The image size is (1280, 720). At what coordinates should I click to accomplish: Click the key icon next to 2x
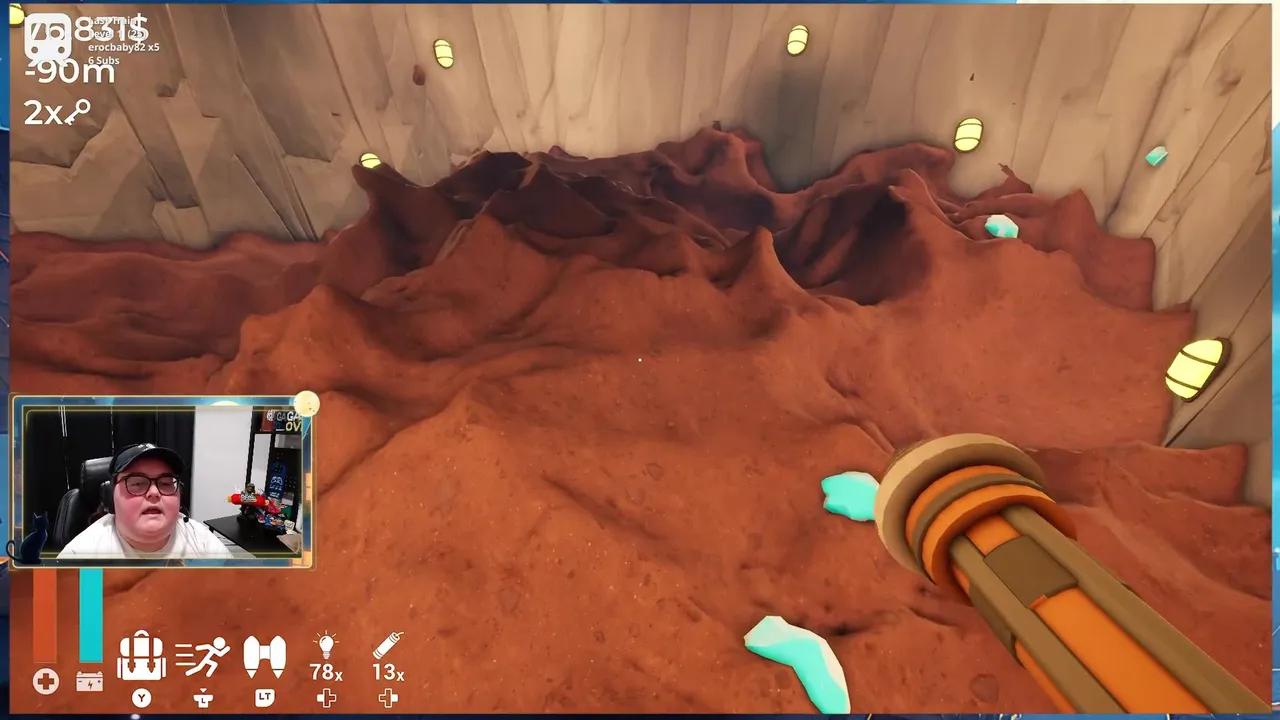tap(78, 111)
